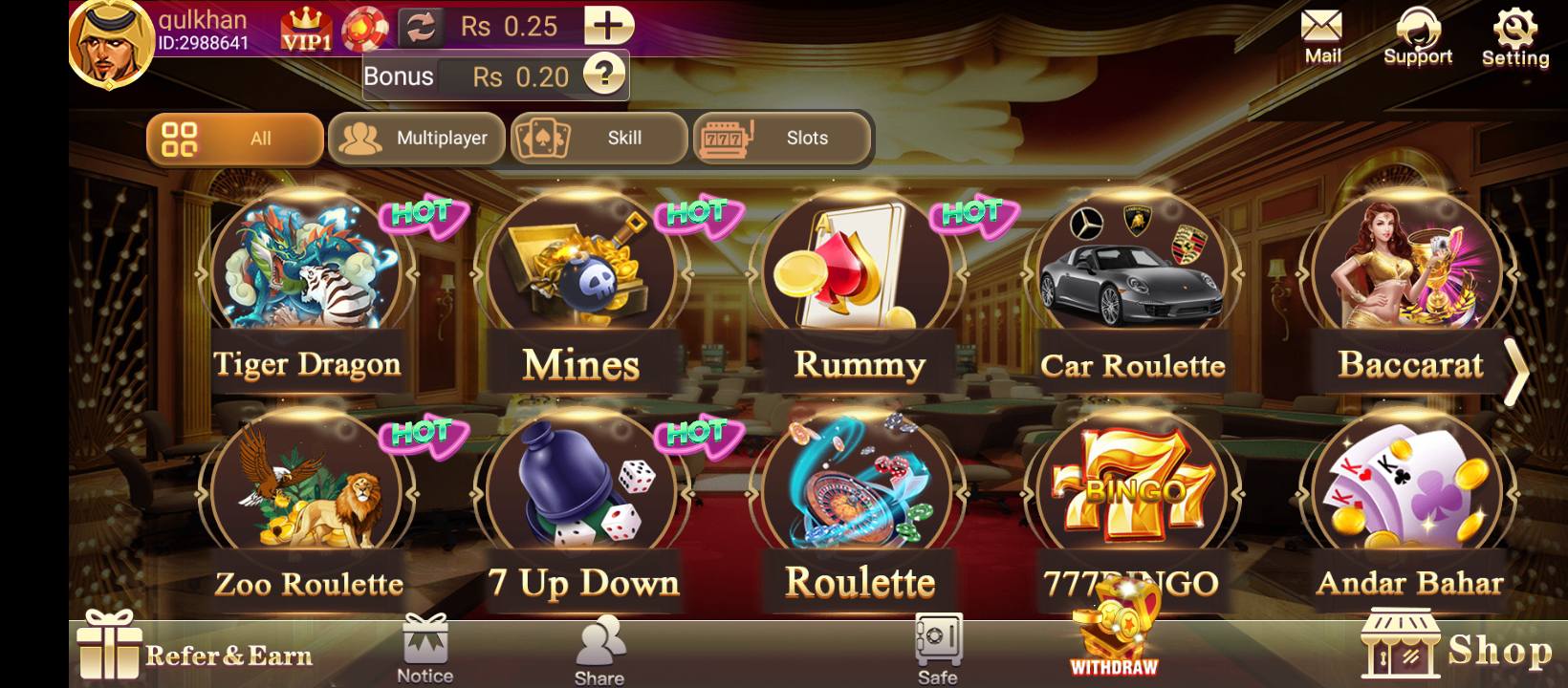Image resolution: width=1568 pixels, height=688 pixels.
Task: Play the Rummy card game
Action: pyautogui.click(x=859, y=287)
